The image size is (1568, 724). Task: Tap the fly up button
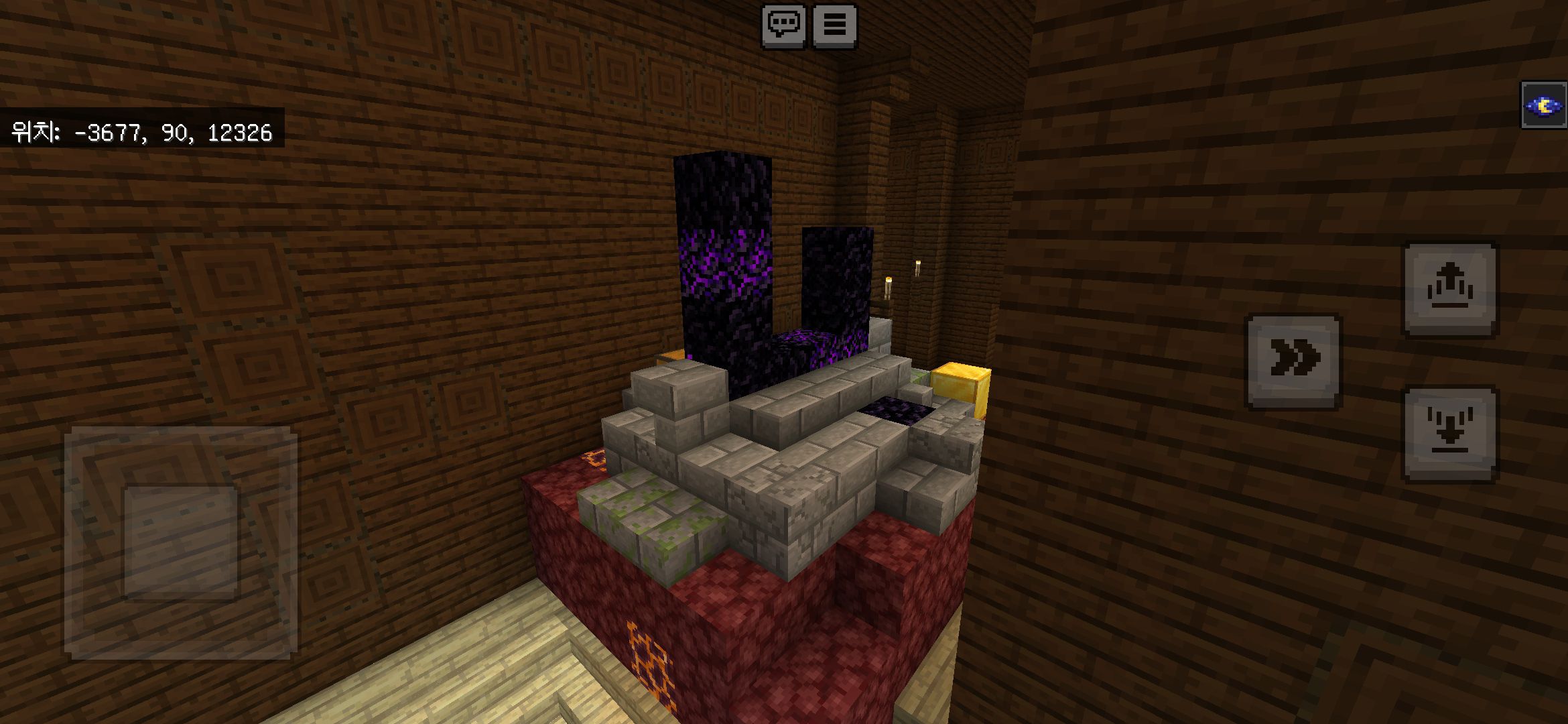pyautogui.click(x=1450, y=289)
